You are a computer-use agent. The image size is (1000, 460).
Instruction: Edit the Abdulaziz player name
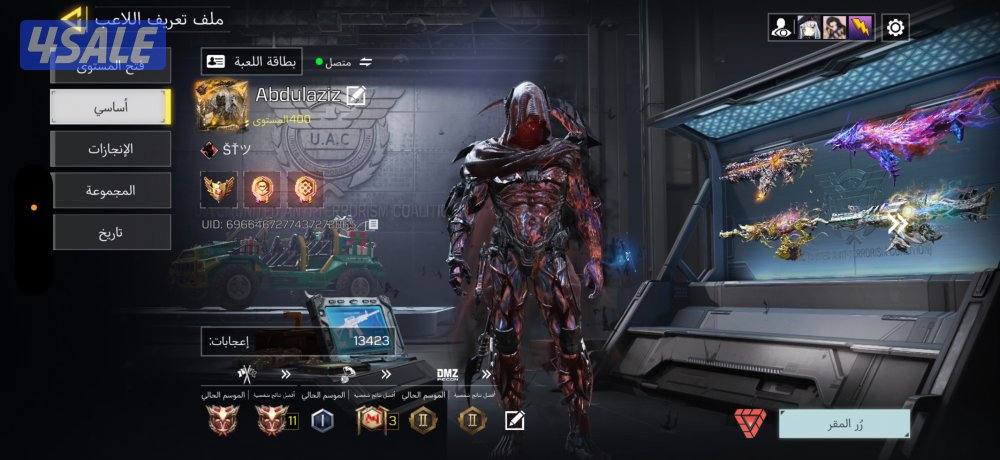(x=356, y=96)
